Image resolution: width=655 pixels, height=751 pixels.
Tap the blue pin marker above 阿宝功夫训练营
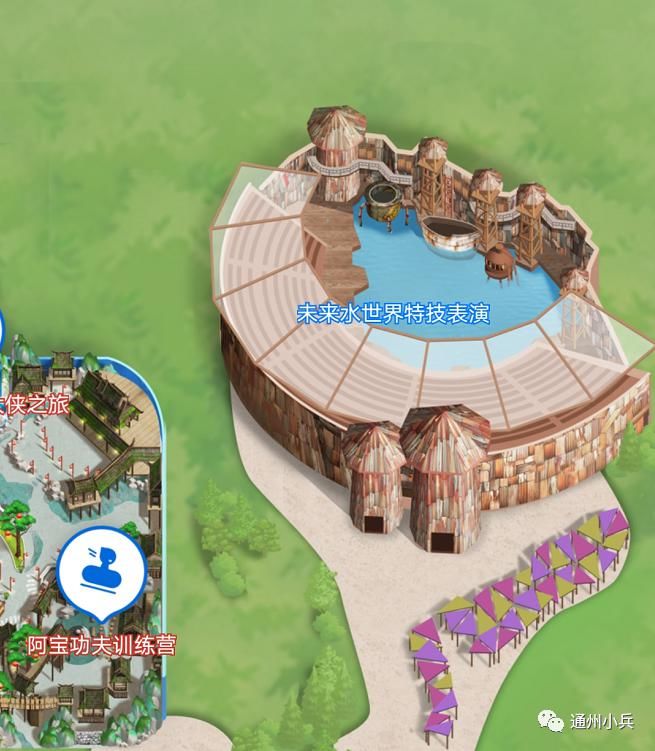[x=101, y=572]
